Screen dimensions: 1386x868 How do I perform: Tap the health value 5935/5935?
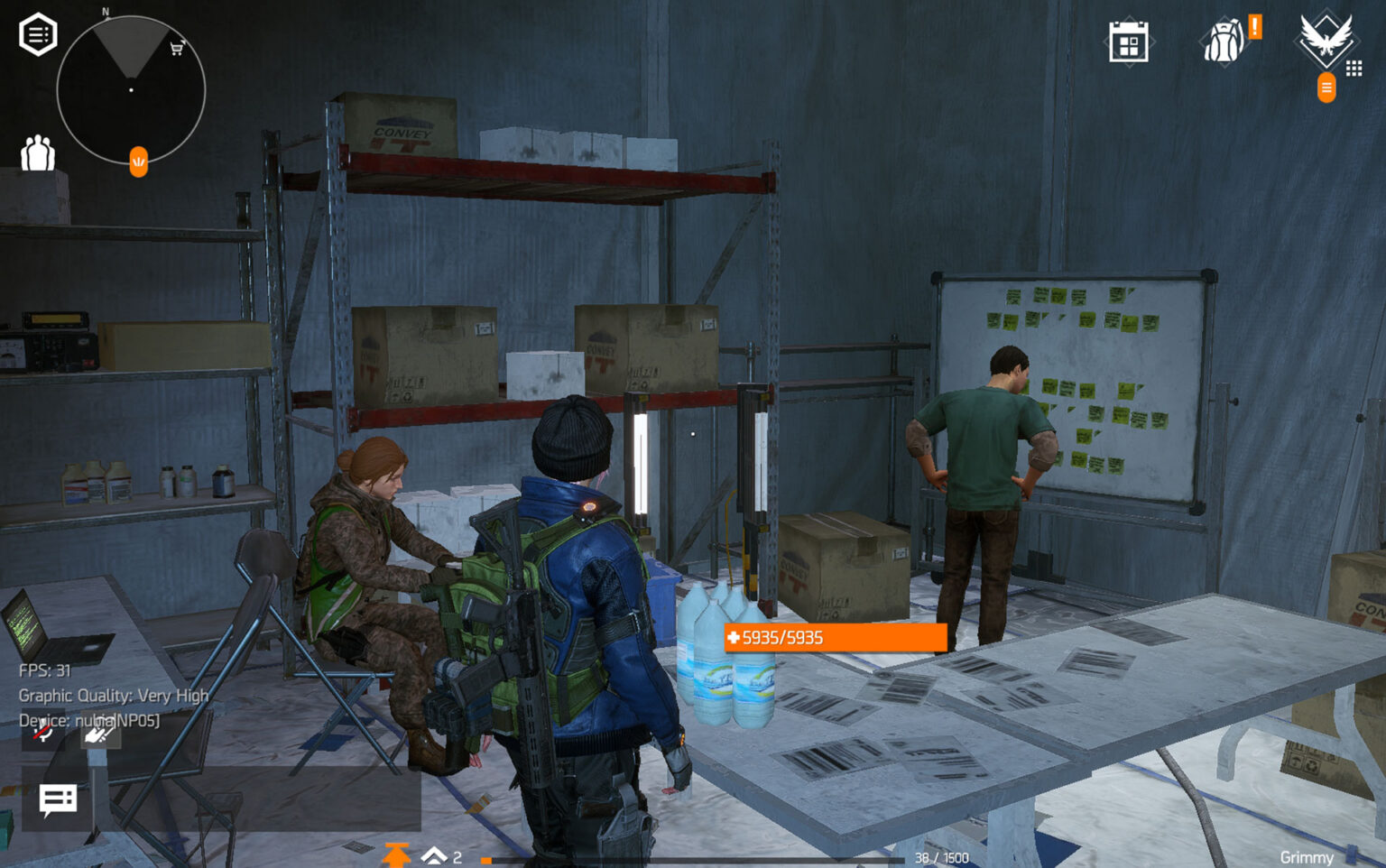point(783,637)
